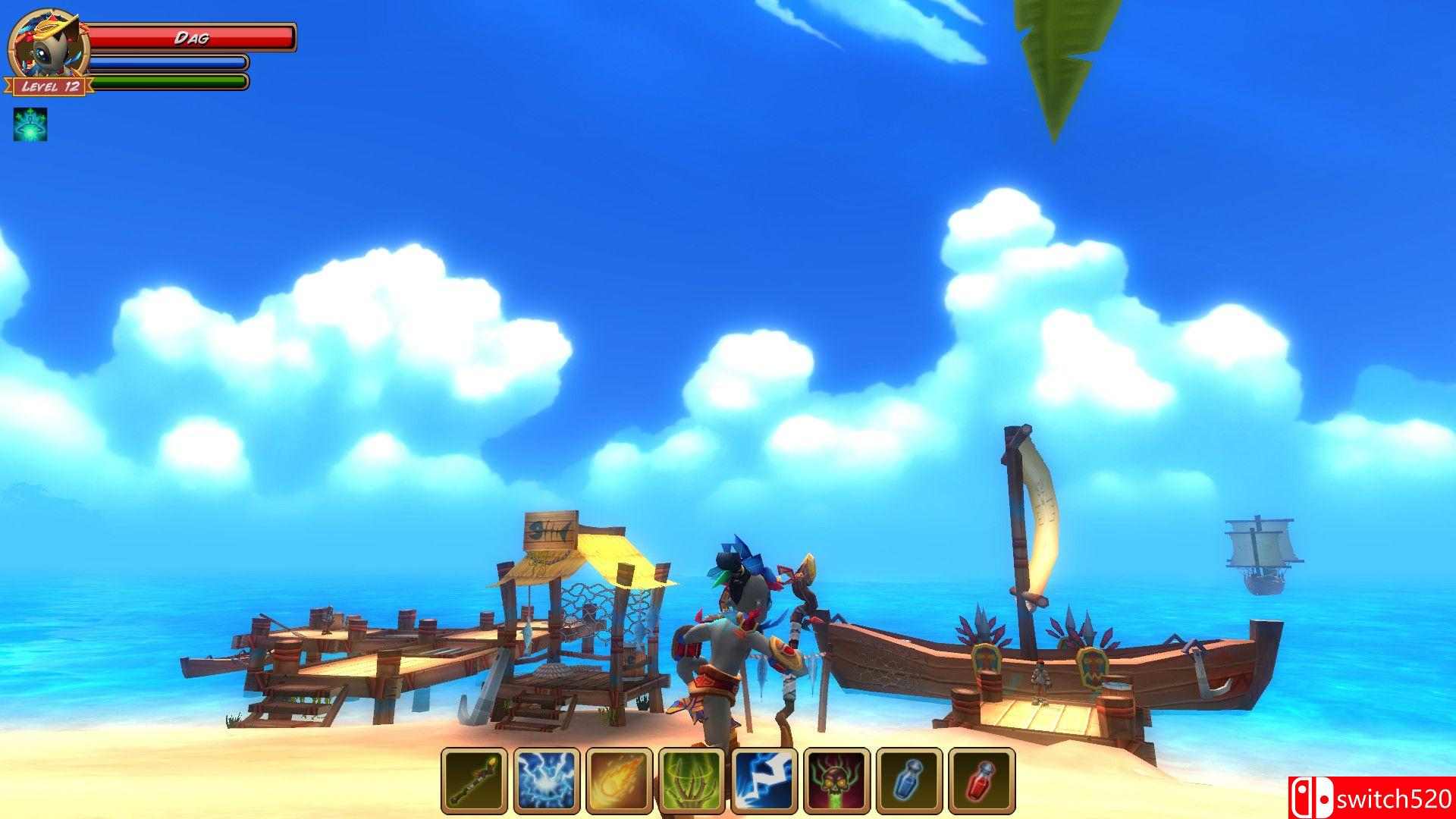Inspect the teal healing buff icon
Image resolution: width=1456 pixels, height=819 pixels.
[30, 124]
